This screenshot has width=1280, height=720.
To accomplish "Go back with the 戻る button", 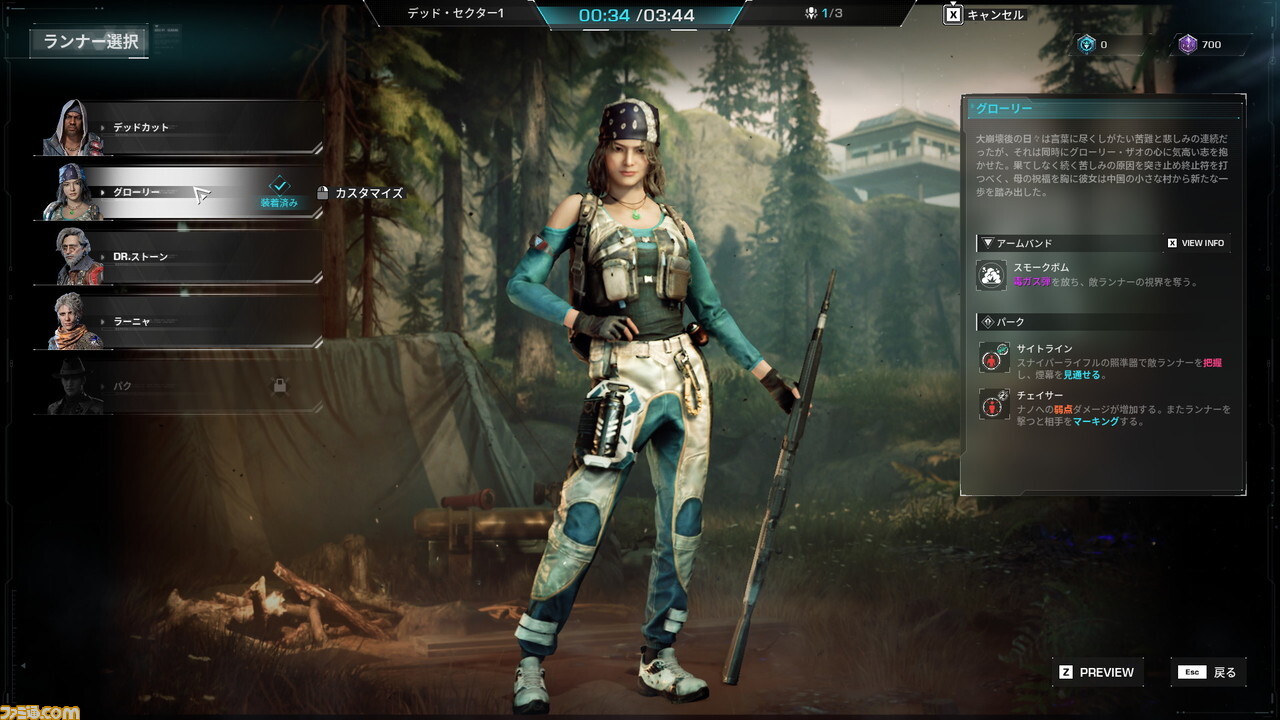I will pos(1210,672).
